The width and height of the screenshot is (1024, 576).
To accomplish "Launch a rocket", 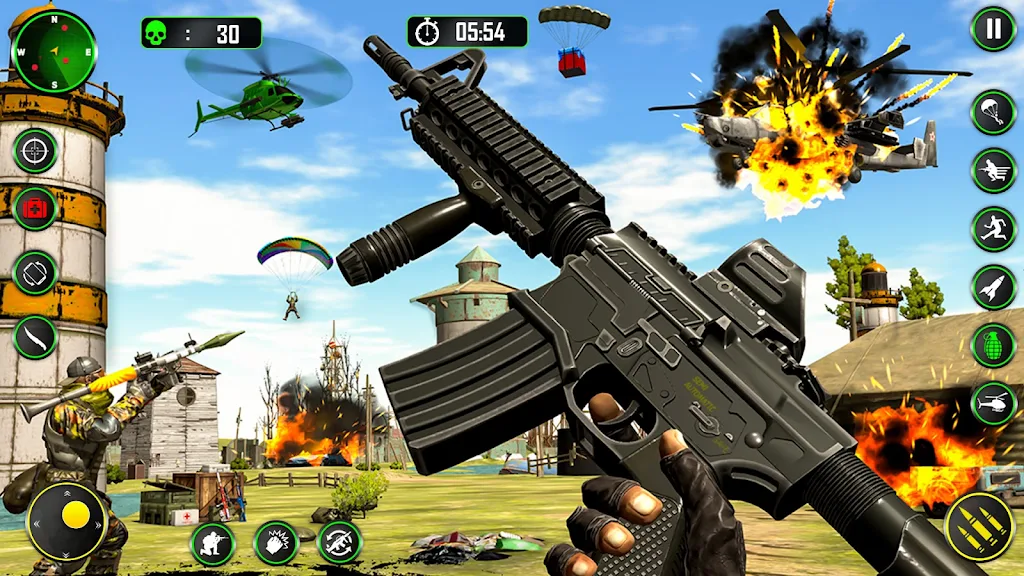I will coord(993,287).
